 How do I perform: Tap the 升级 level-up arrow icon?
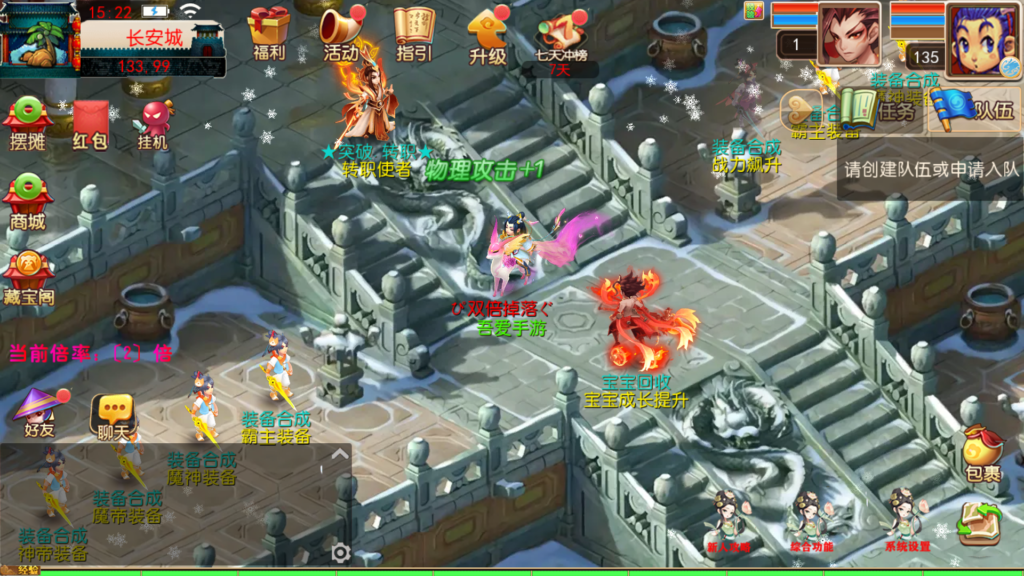[x=488, y=34]
